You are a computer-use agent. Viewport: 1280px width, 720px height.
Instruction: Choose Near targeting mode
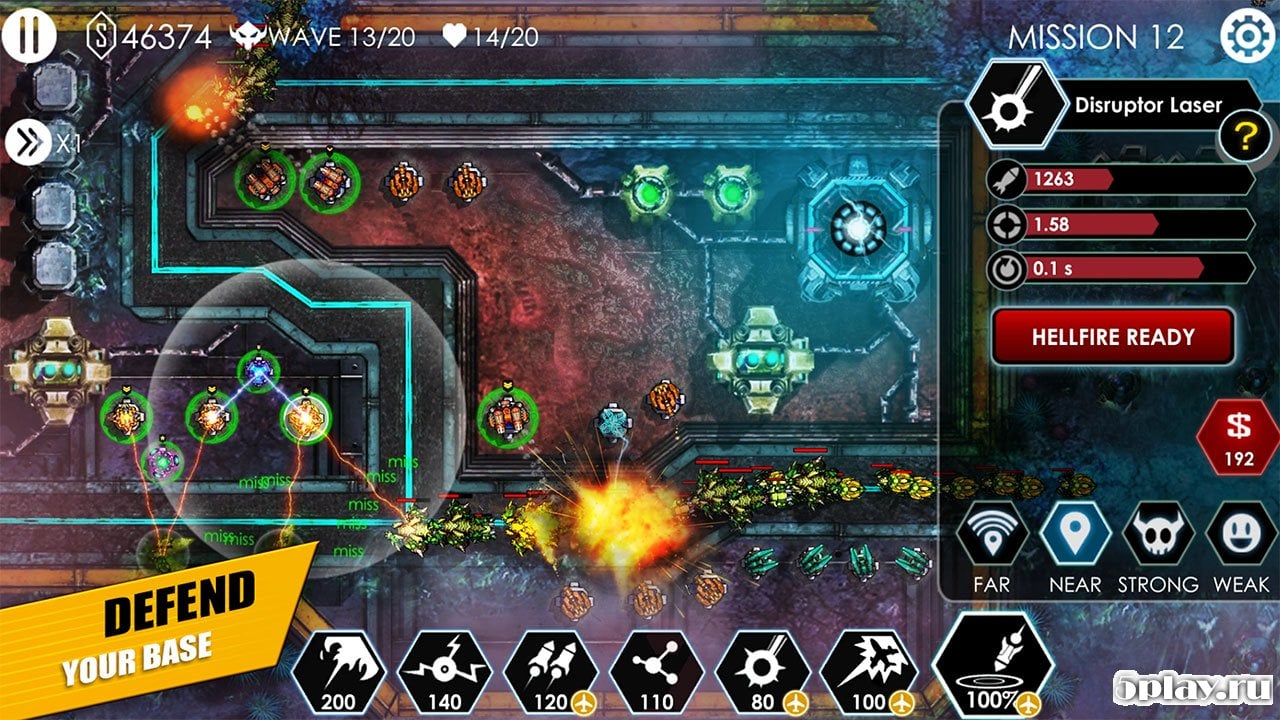1075,537
